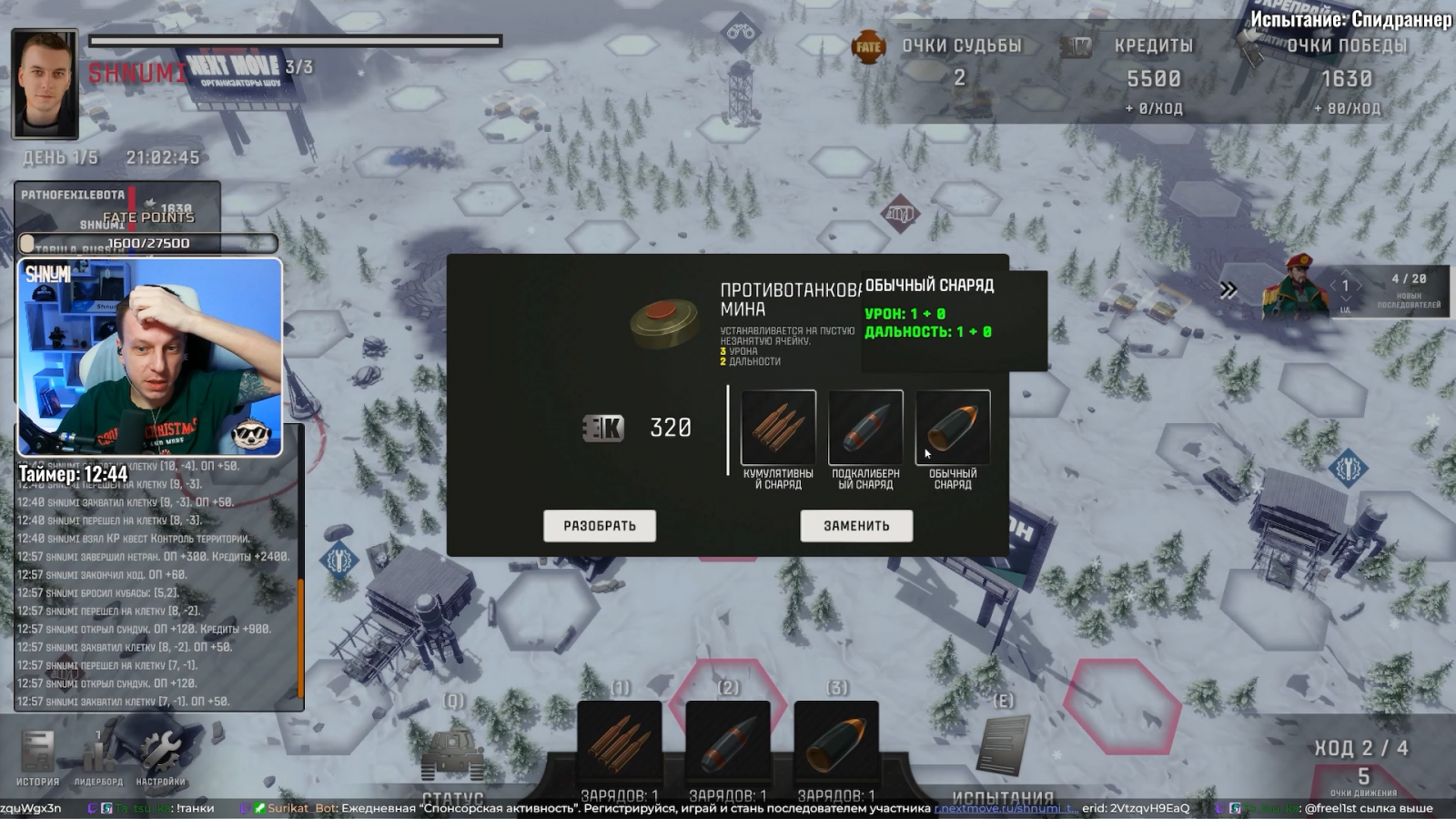The image size is (1456, 819).
Task: Confirm with the Заменить (replace) button
Action: pos(856,526)
